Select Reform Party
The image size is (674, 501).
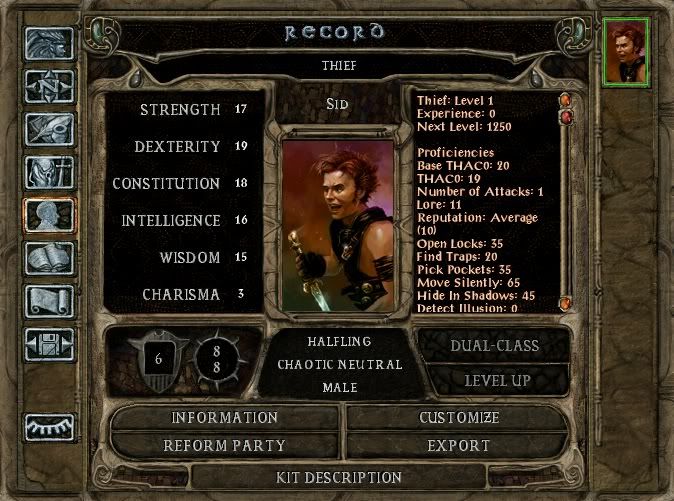224,446
